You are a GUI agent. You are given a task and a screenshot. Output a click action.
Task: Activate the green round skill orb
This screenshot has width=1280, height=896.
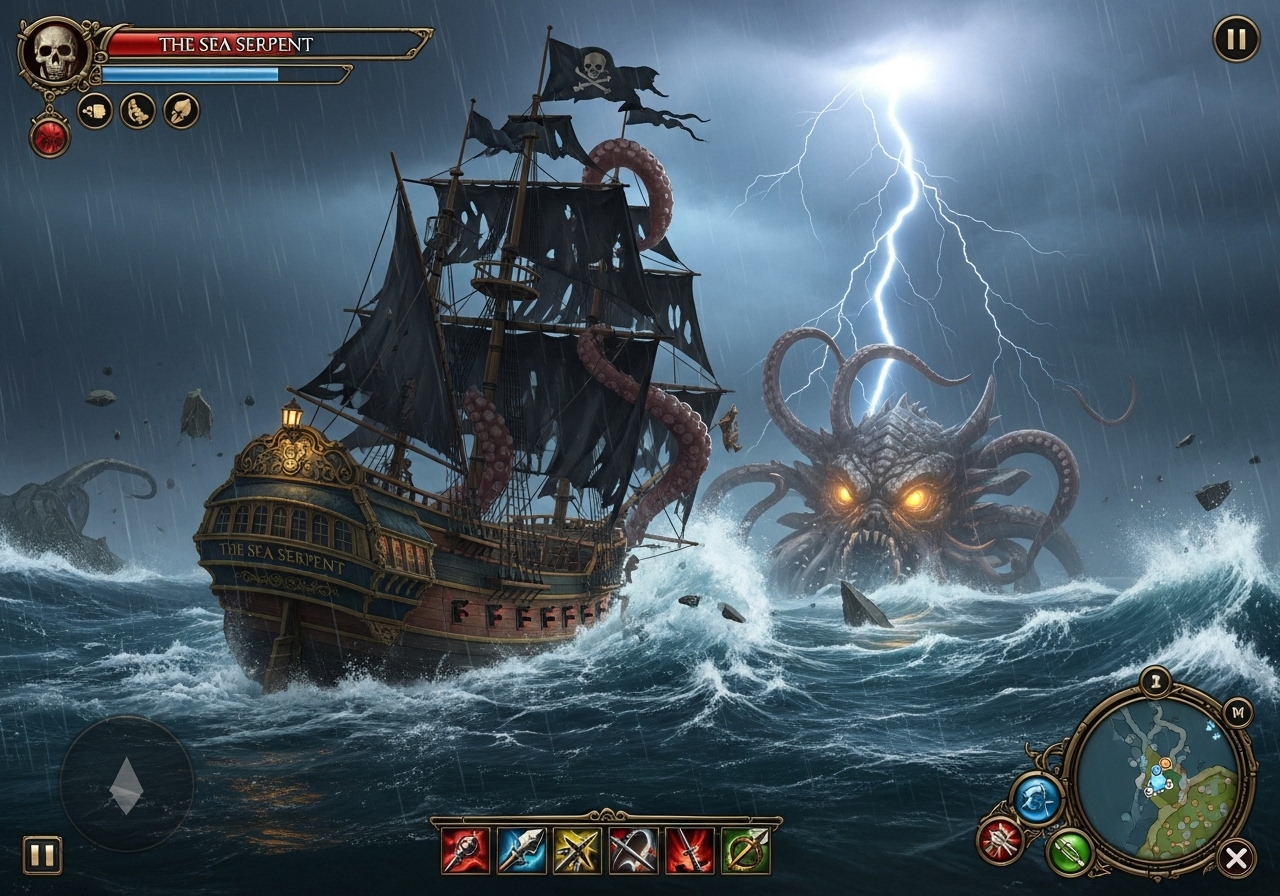point(1070,853)
